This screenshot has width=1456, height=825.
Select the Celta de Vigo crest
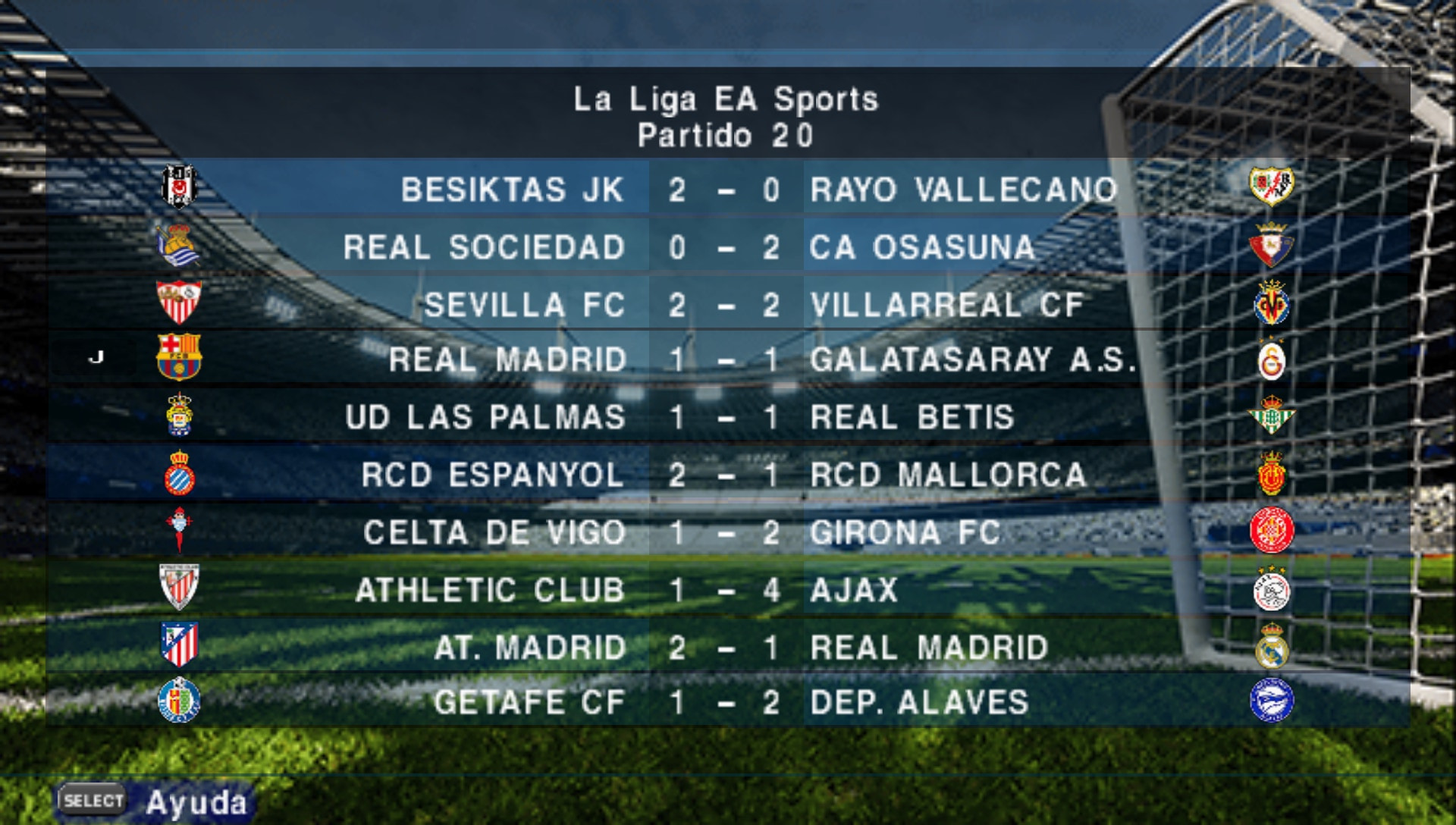[180, 531]
